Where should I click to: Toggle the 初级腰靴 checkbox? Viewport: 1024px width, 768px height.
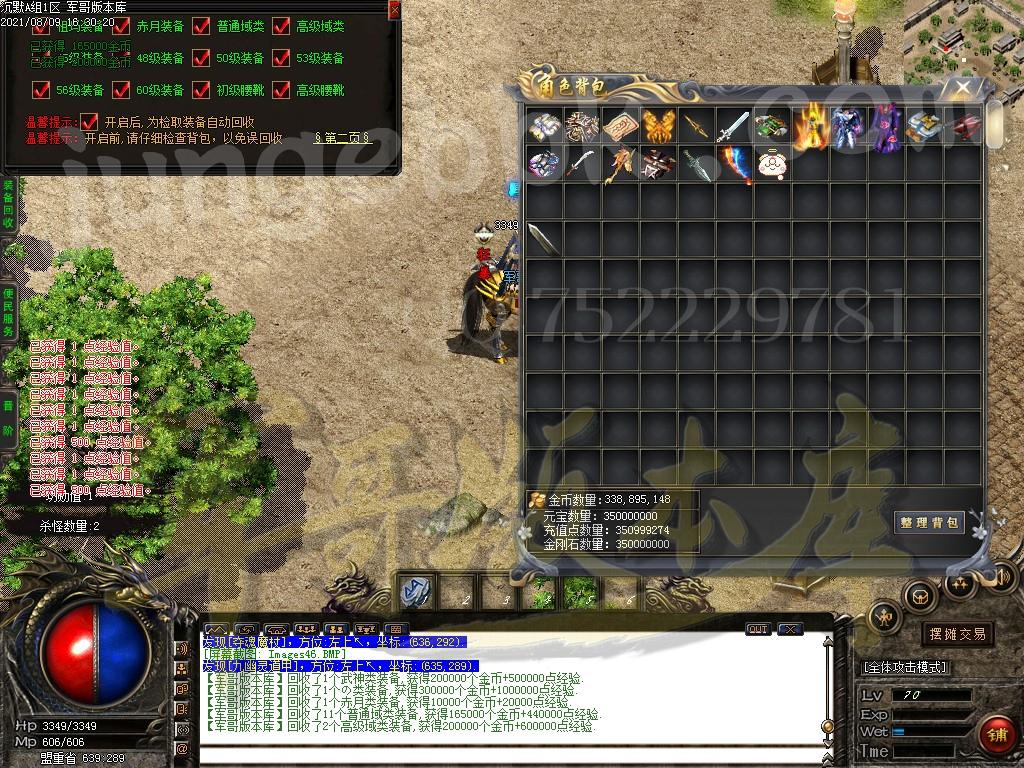click(x=201, y=90)
